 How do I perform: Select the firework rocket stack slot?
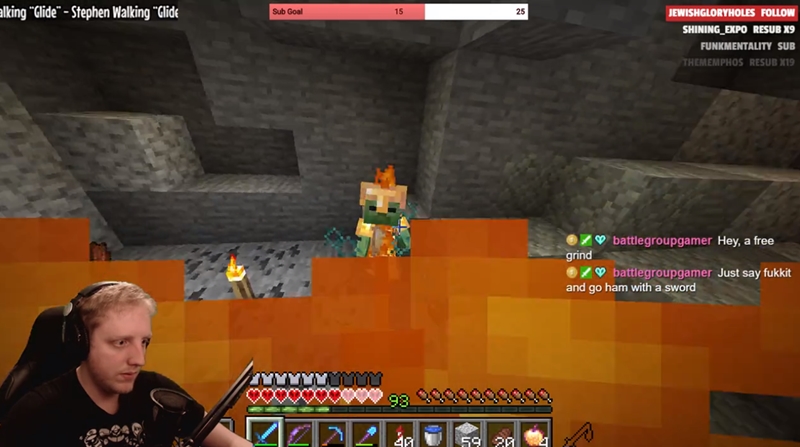coord(401,434)
